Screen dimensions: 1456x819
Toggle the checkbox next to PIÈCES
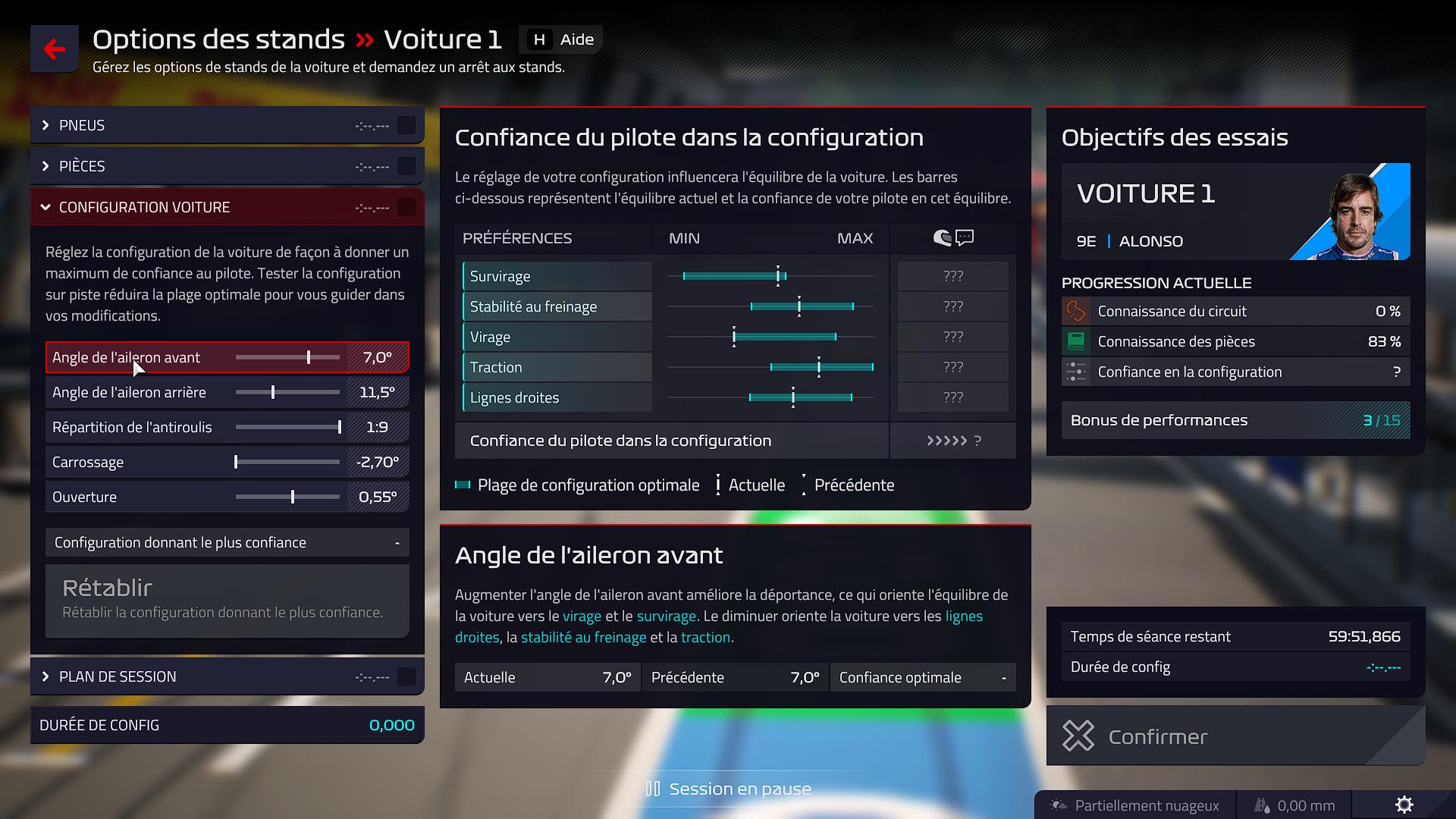[406, 166]
